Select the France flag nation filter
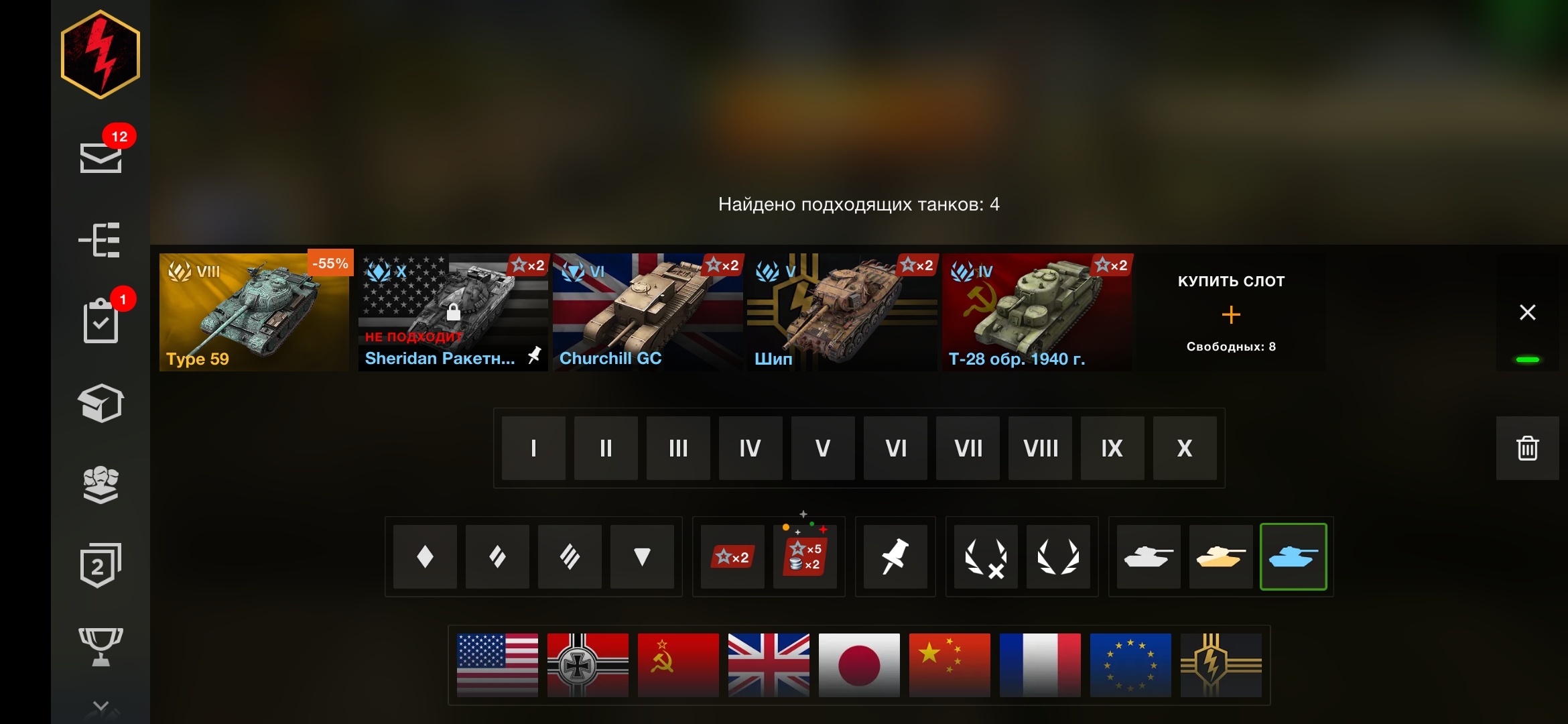The image size is (1568, 724). (1040, 666)
